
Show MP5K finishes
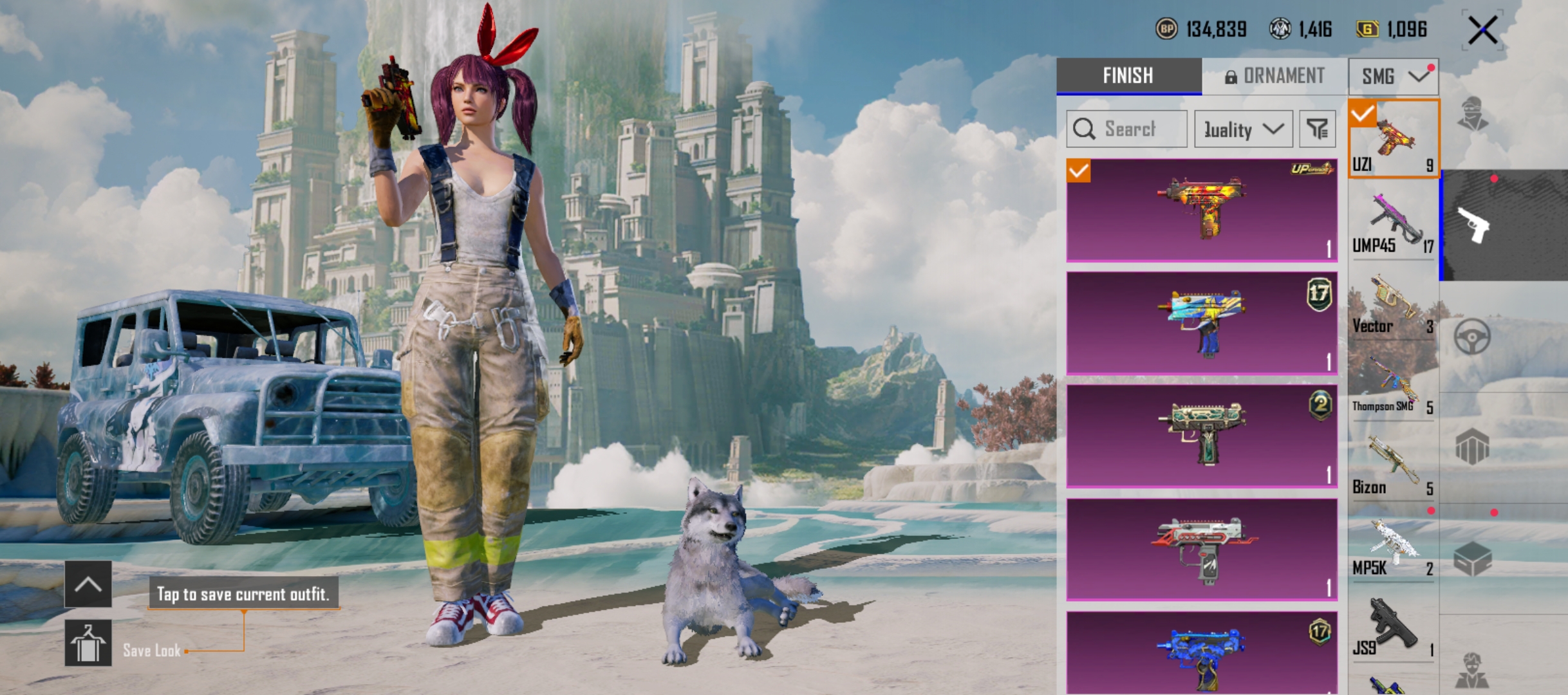coord(1392,547)
